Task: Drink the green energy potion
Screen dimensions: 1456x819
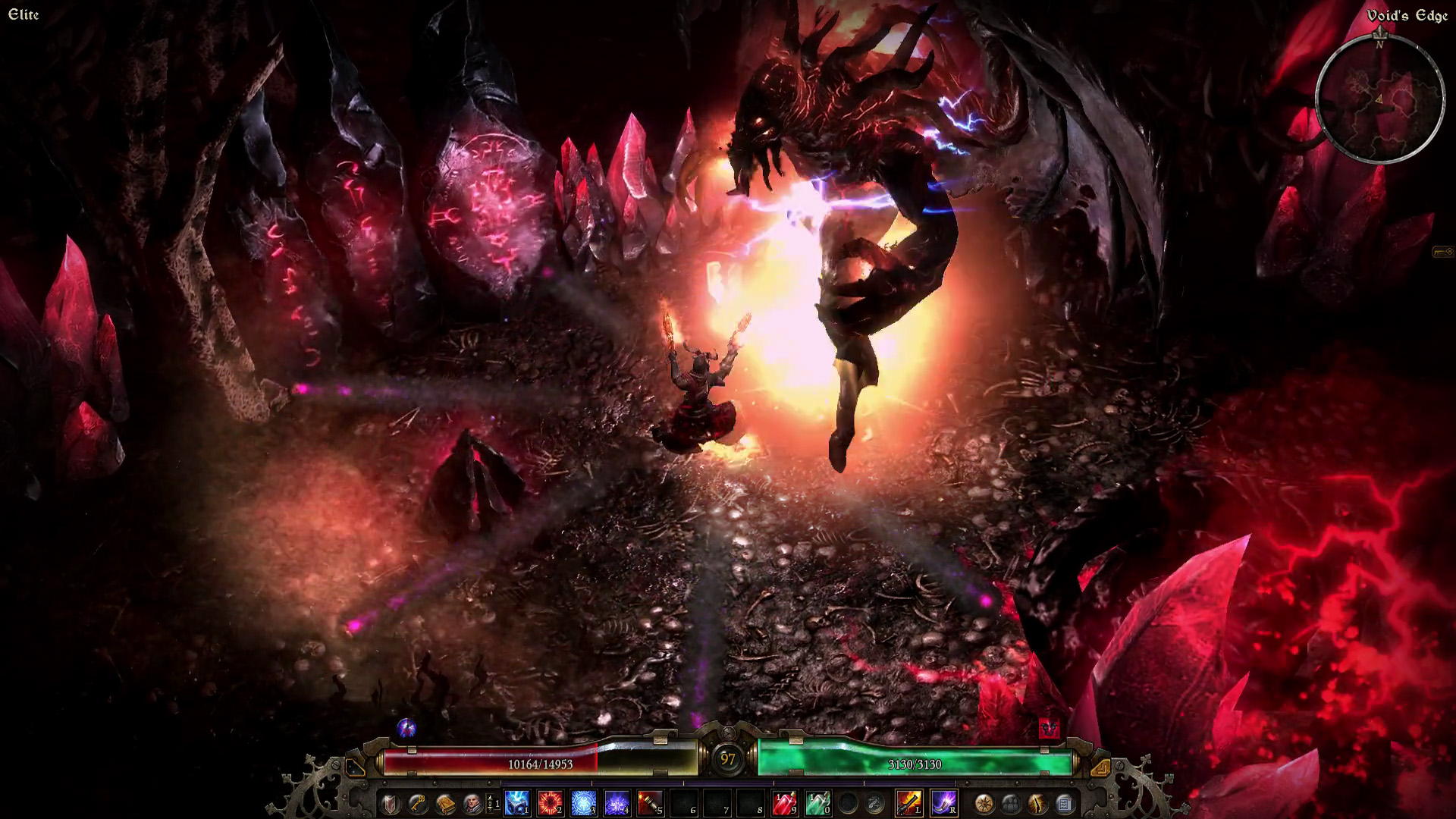Action: click(817, 803)
